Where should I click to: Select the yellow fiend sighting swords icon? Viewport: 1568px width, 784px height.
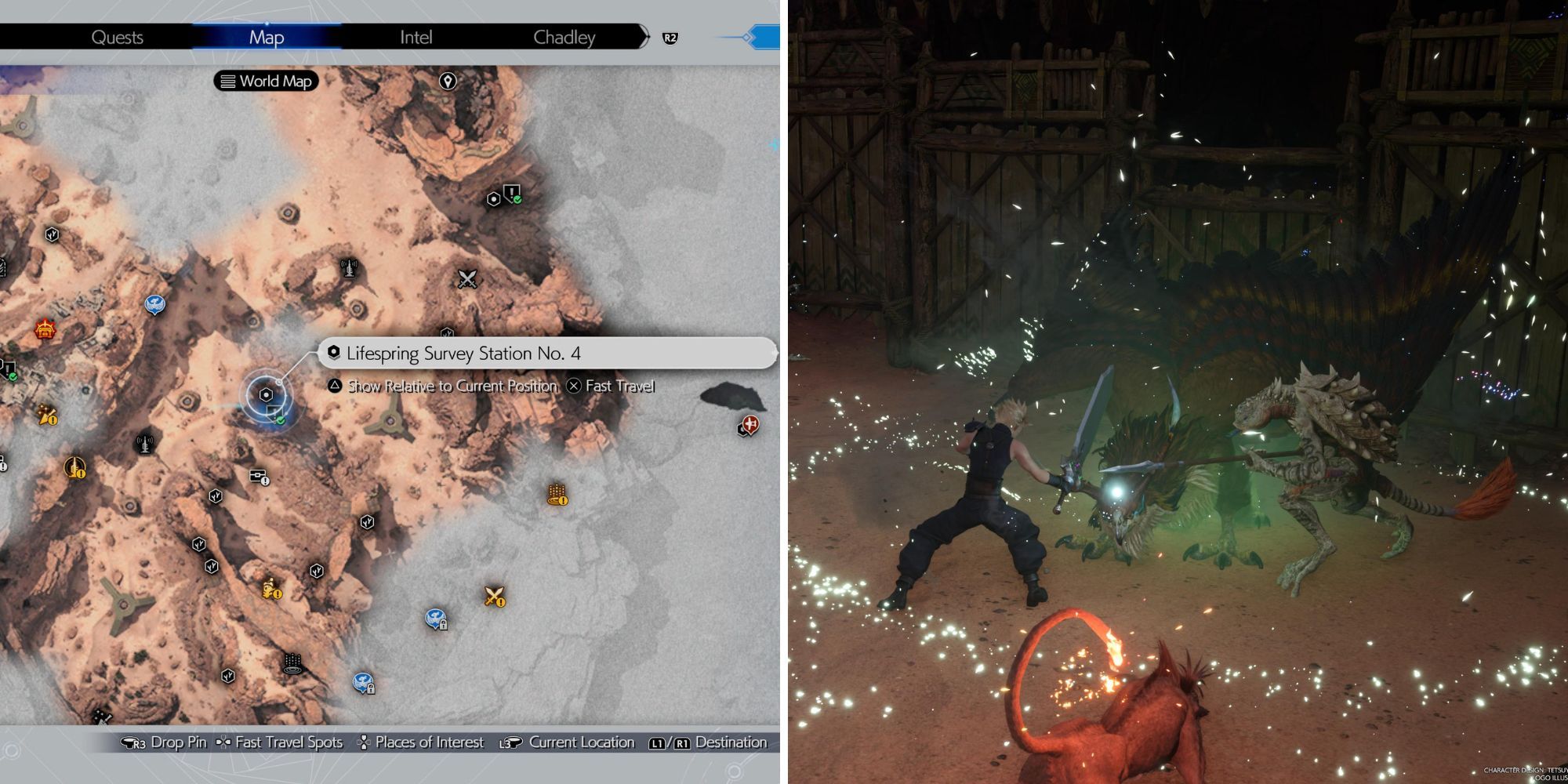tap(494, 598)
